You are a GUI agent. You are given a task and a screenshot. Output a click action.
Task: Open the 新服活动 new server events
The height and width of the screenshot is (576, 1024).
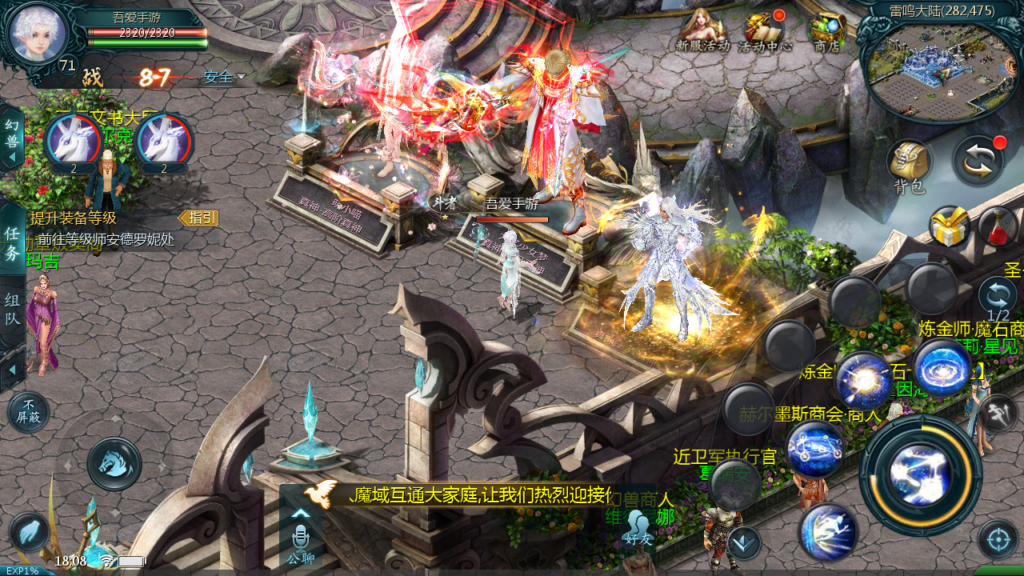point(702,31)
